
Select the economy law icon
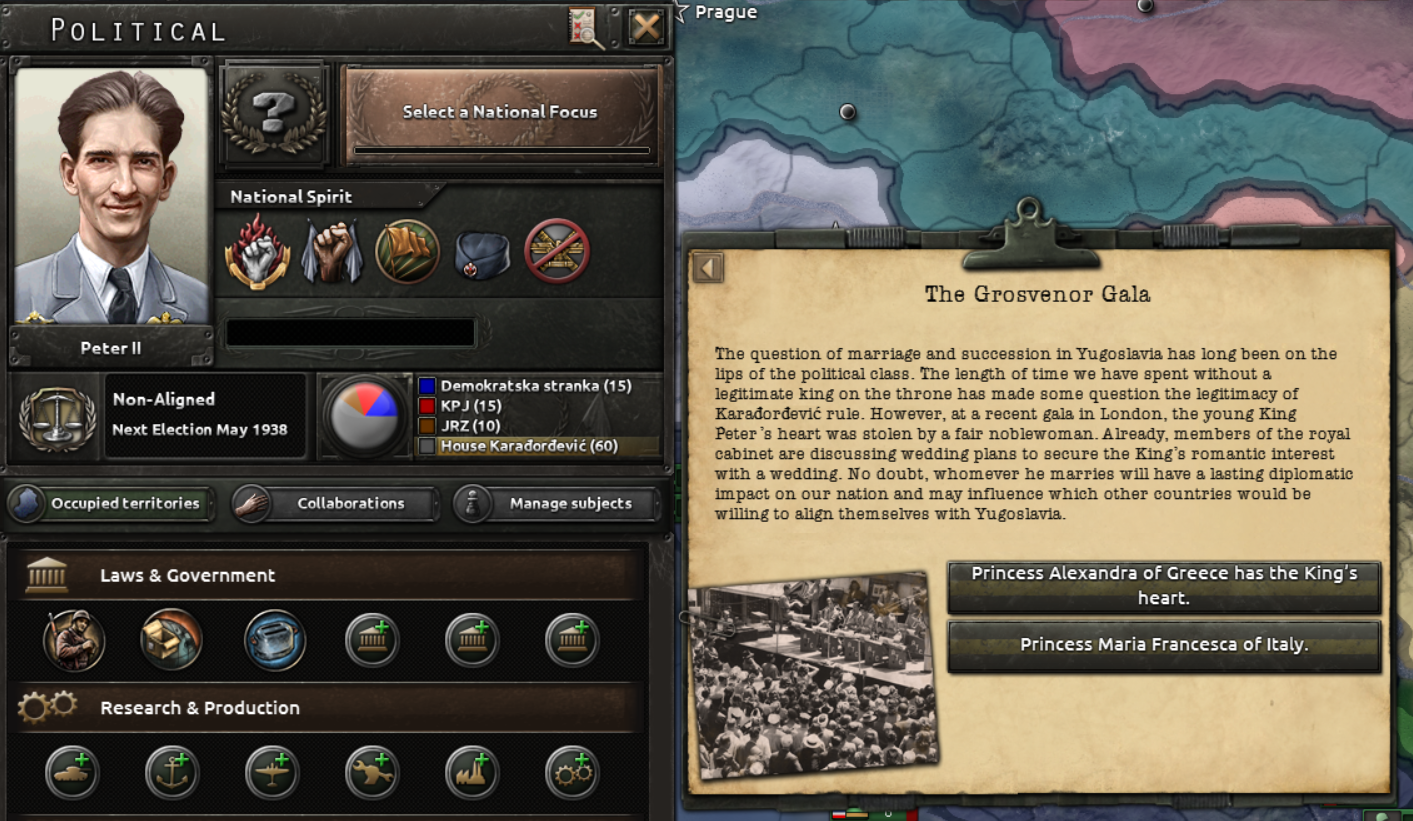tap(274, 640)
